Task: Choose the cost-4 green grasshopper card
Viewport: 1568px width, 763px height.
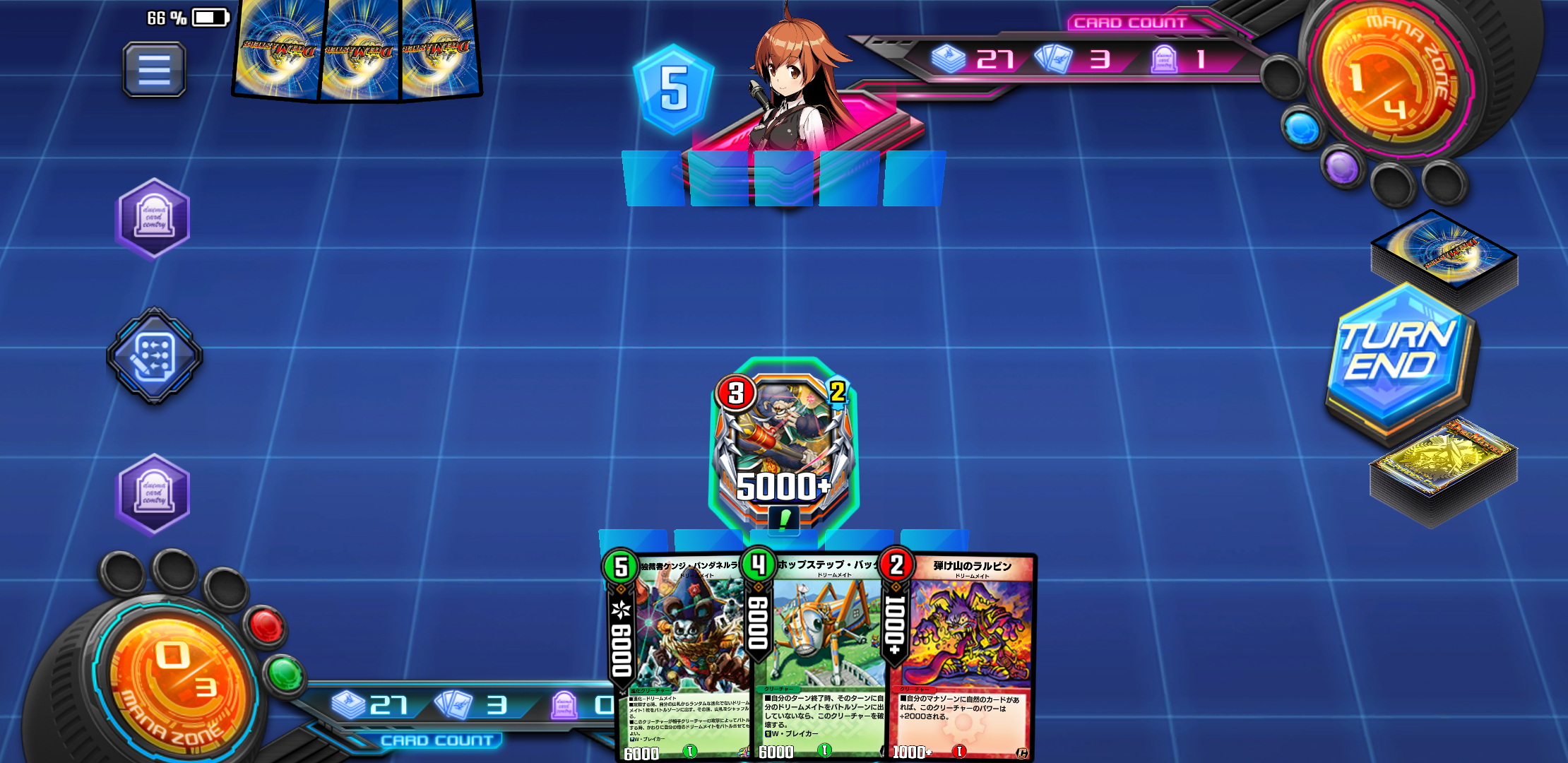Action: [819, 657]
